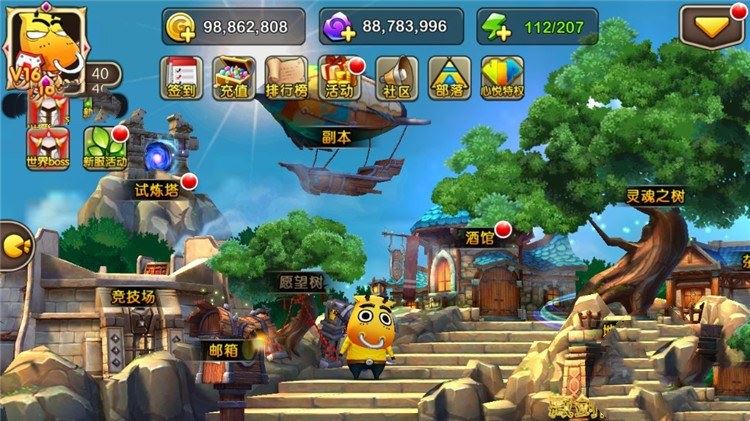Open the 灵魂之树 soul tree
This screenshot has height=421, width=750.
655,197
